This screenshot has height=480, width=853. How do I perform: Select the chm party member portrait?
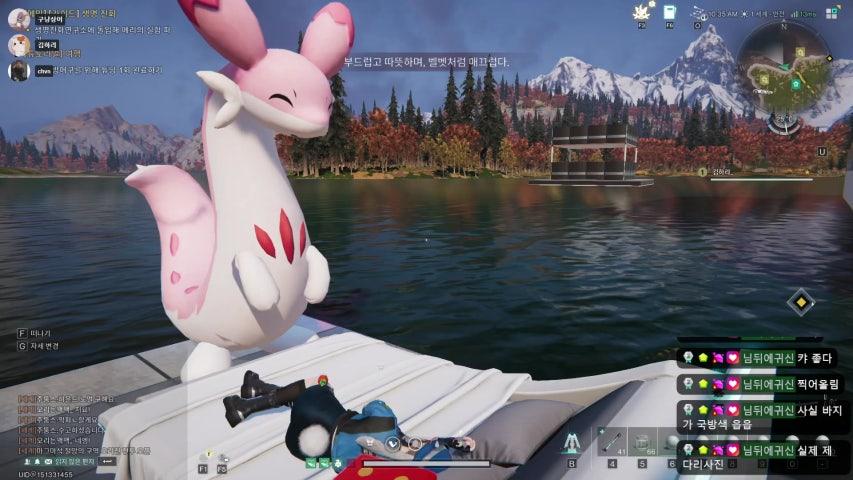click(18, 70)
